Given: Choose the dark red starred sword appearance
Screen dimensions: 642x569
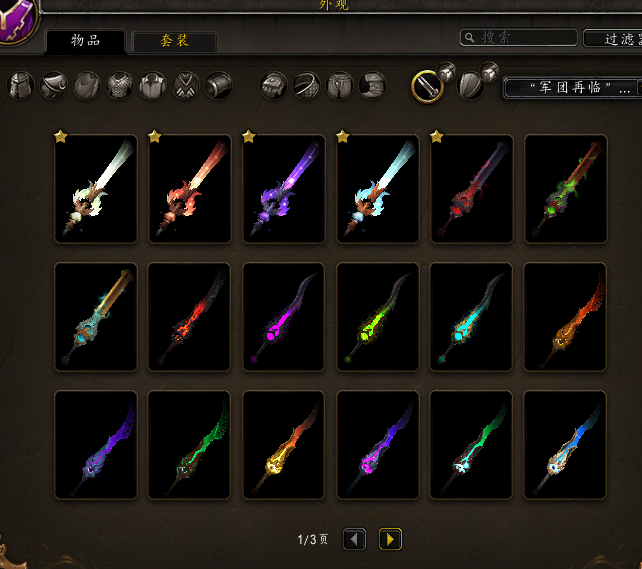Looking at the screenshot, I should point(471,189).
